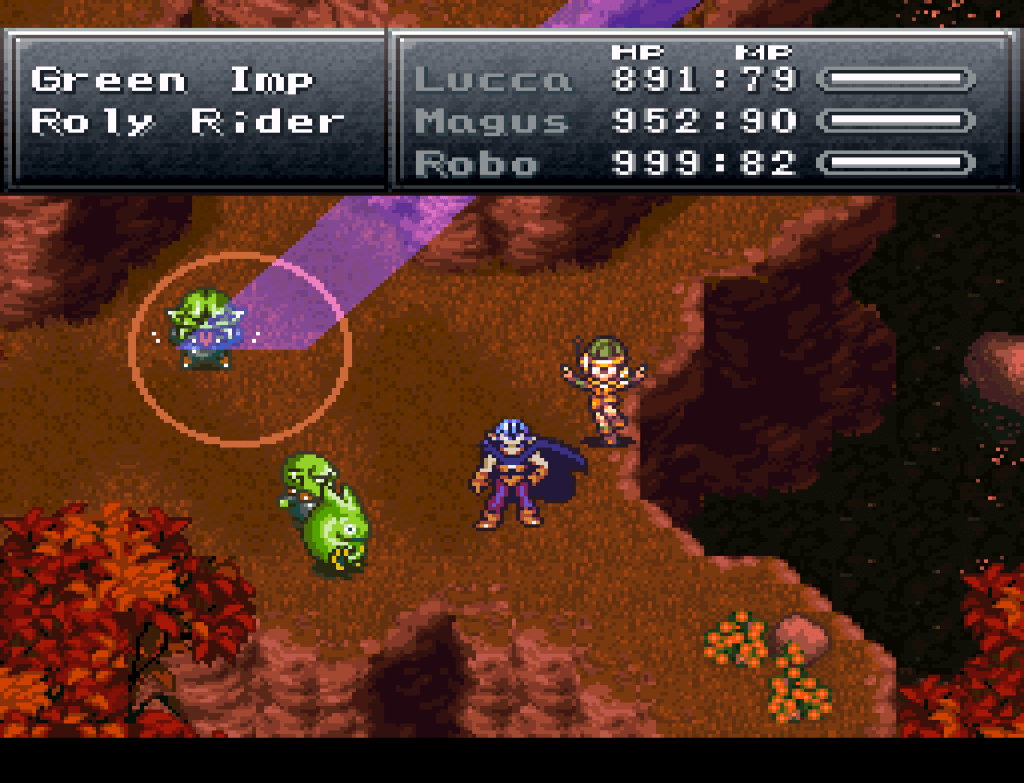The image size is (1024, 783).
Task: Select Lucca's row in the party panel
Action: 493,80
